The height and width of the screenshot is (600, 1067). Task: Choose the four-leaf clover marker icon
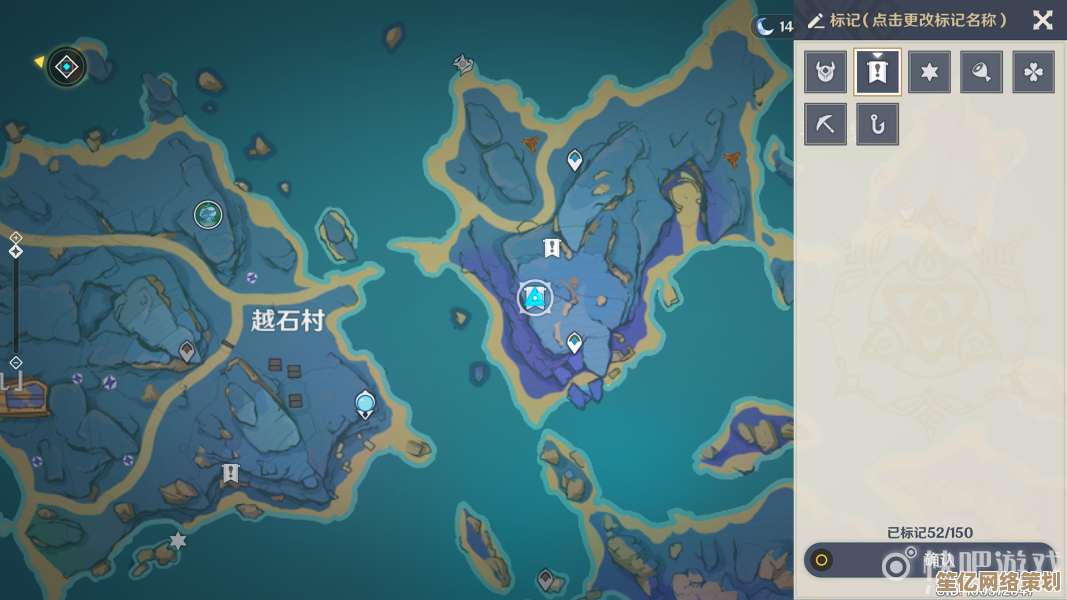point(1033,72)
